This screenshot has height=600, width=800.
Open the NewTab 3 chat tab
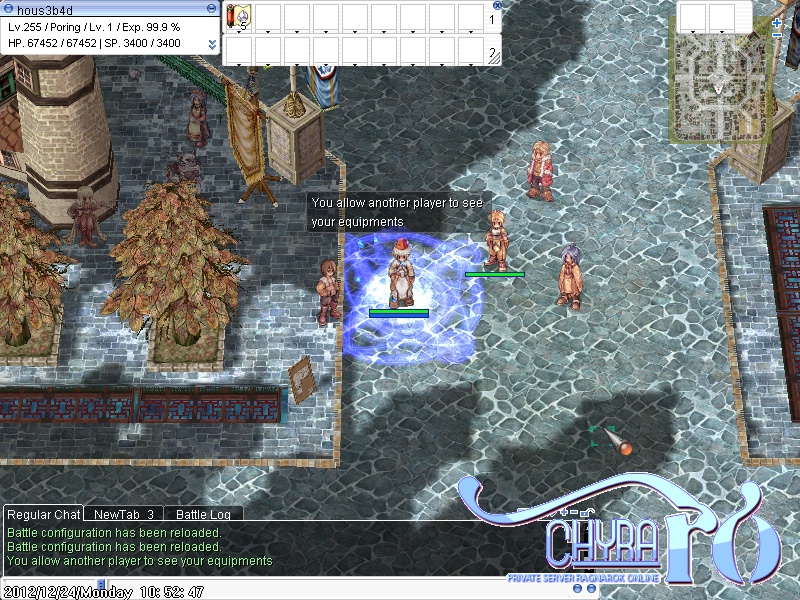coord(123,514)
